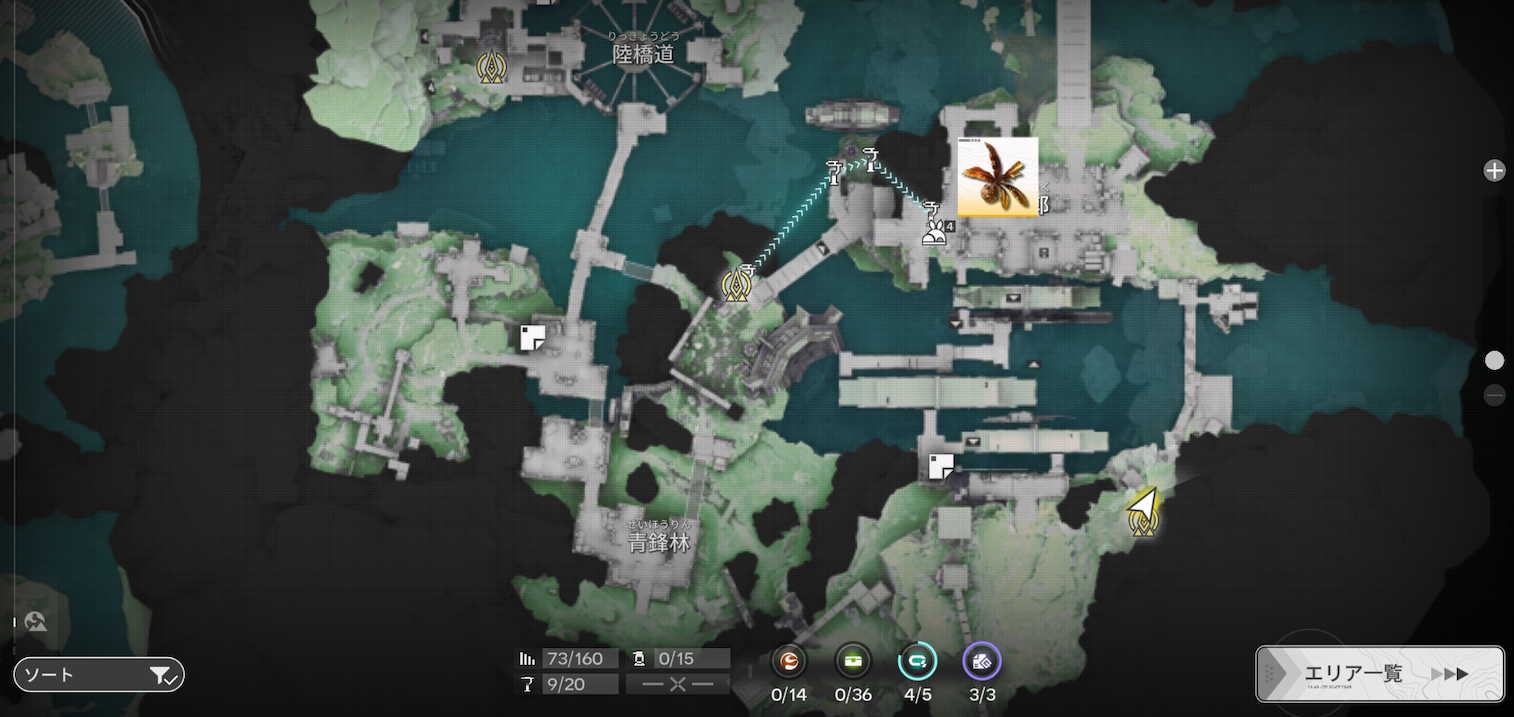1514x717 pixels.
Task: Click the purple document icon showing 3/3
Action: [981, 661]
